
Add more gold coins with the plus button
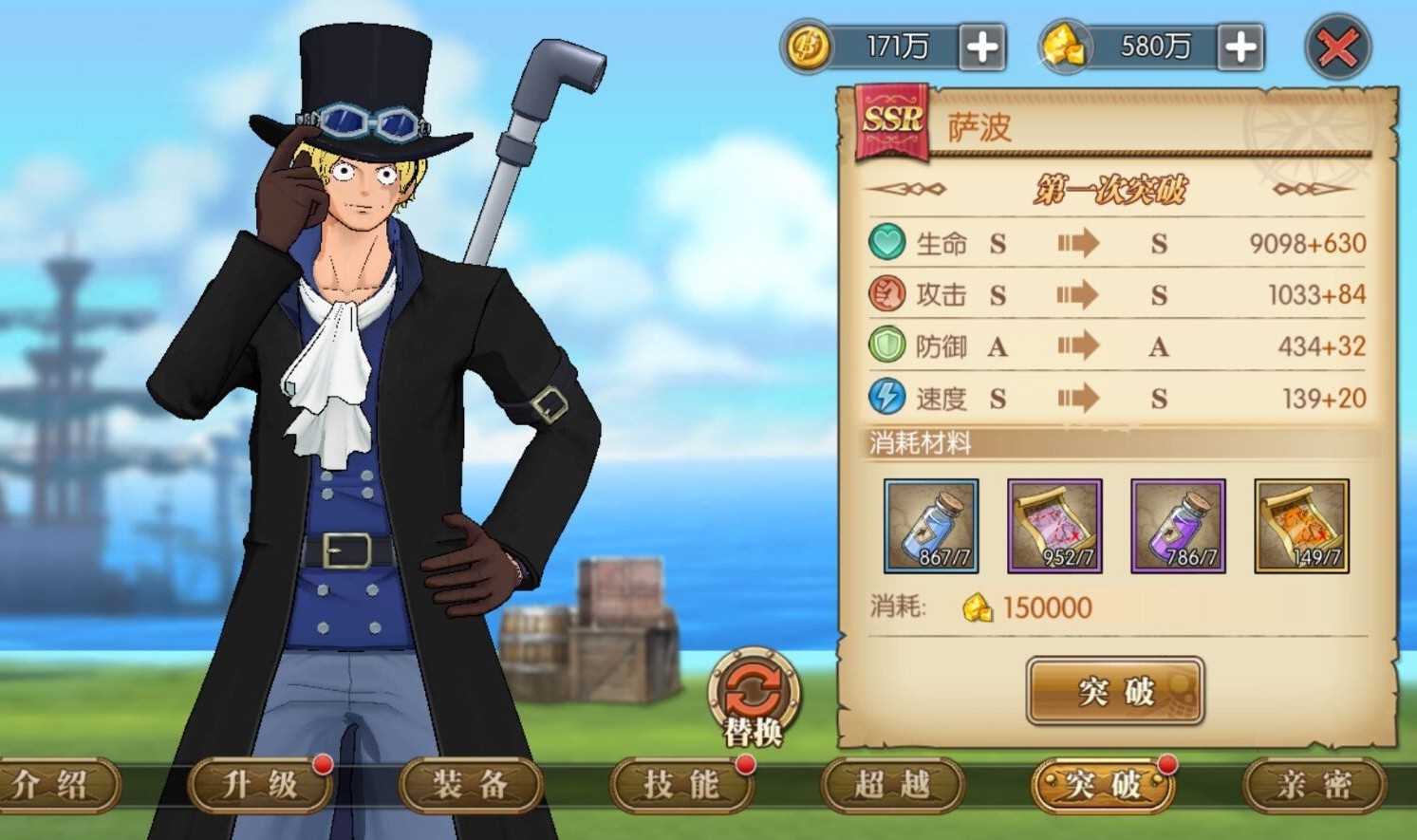[x=982, y=47]
